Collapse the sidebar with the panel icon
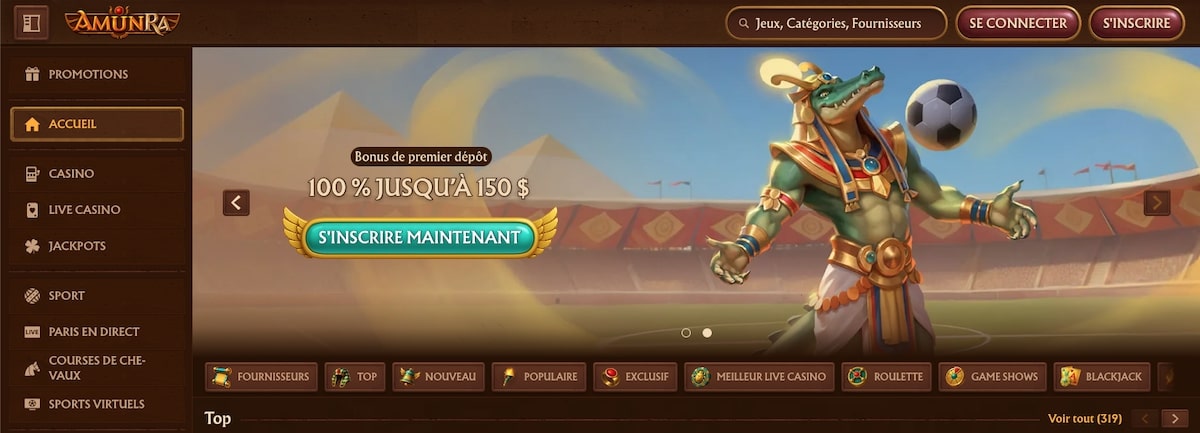Image resolution: width=1200 pixels, height=433 pixels. [x=31, y=22]
